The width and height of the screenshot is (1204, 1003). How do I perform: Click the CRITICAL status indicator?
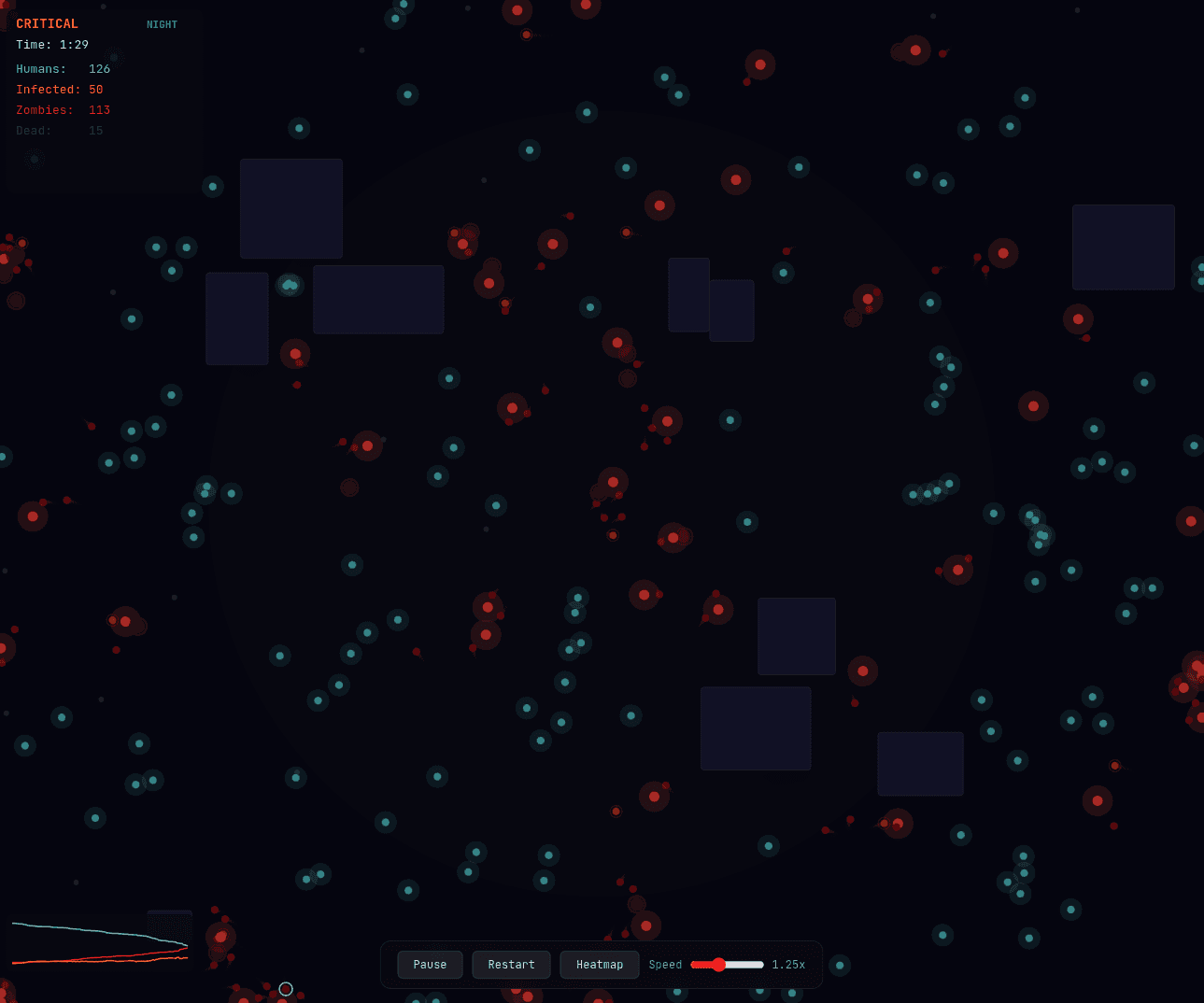coord(47,22)
